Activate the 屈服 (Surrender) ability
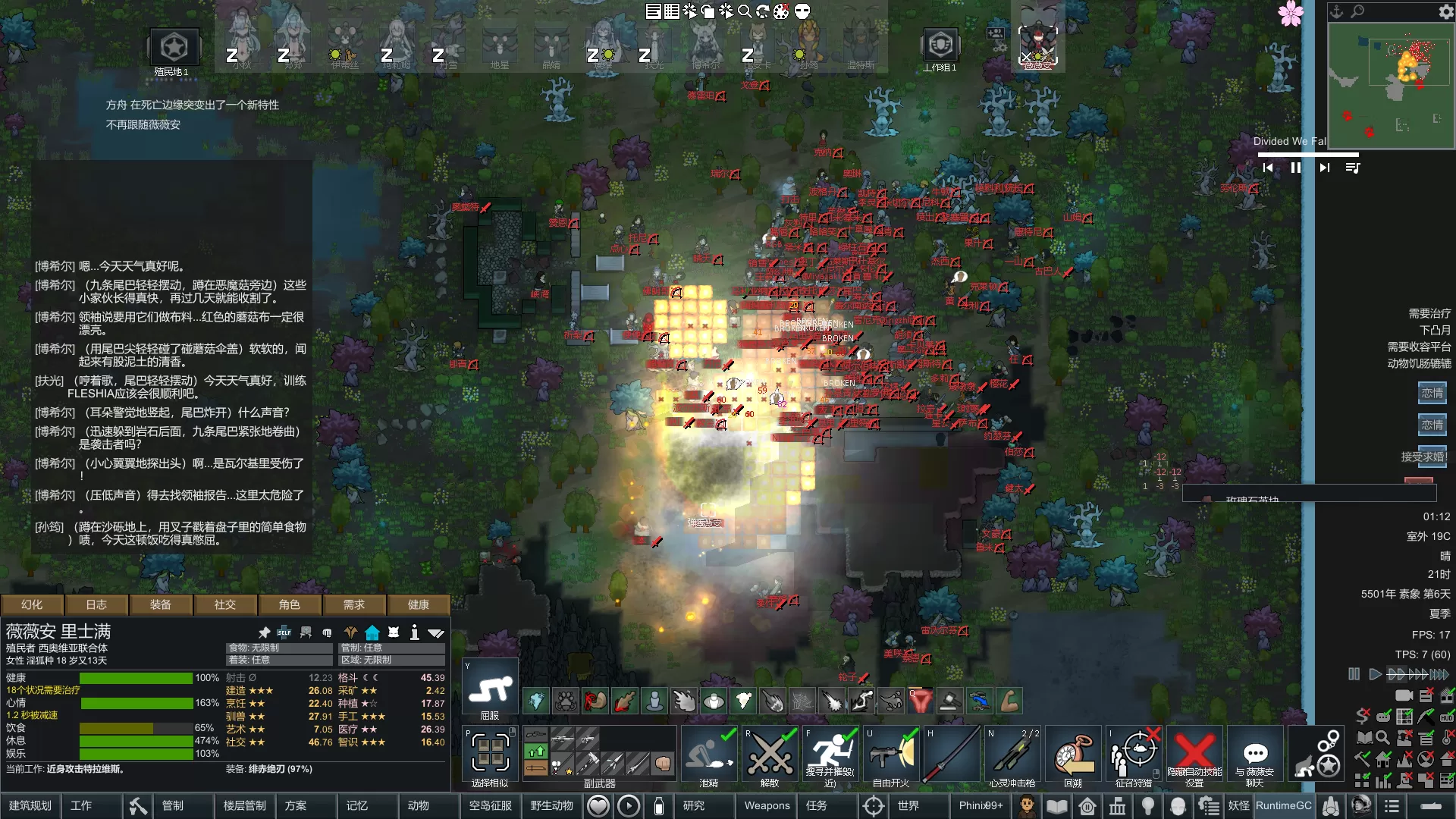Image resolution: width=1456 pixels, height=819 pixels. click(490, 690)
